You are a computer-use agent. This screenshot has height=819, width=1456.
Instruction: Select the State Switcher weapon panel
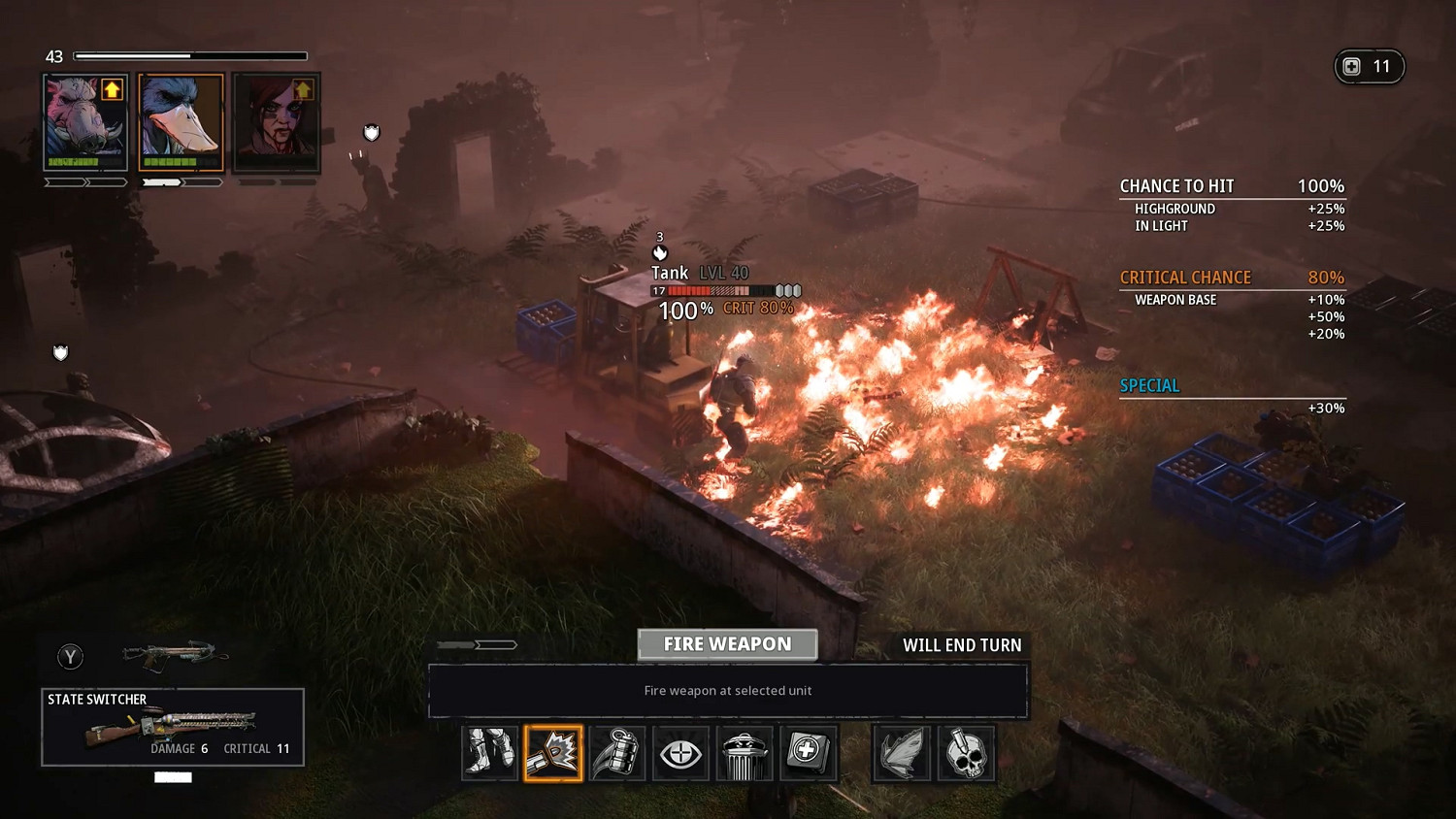pyautogui.click(x=173, y=727)
